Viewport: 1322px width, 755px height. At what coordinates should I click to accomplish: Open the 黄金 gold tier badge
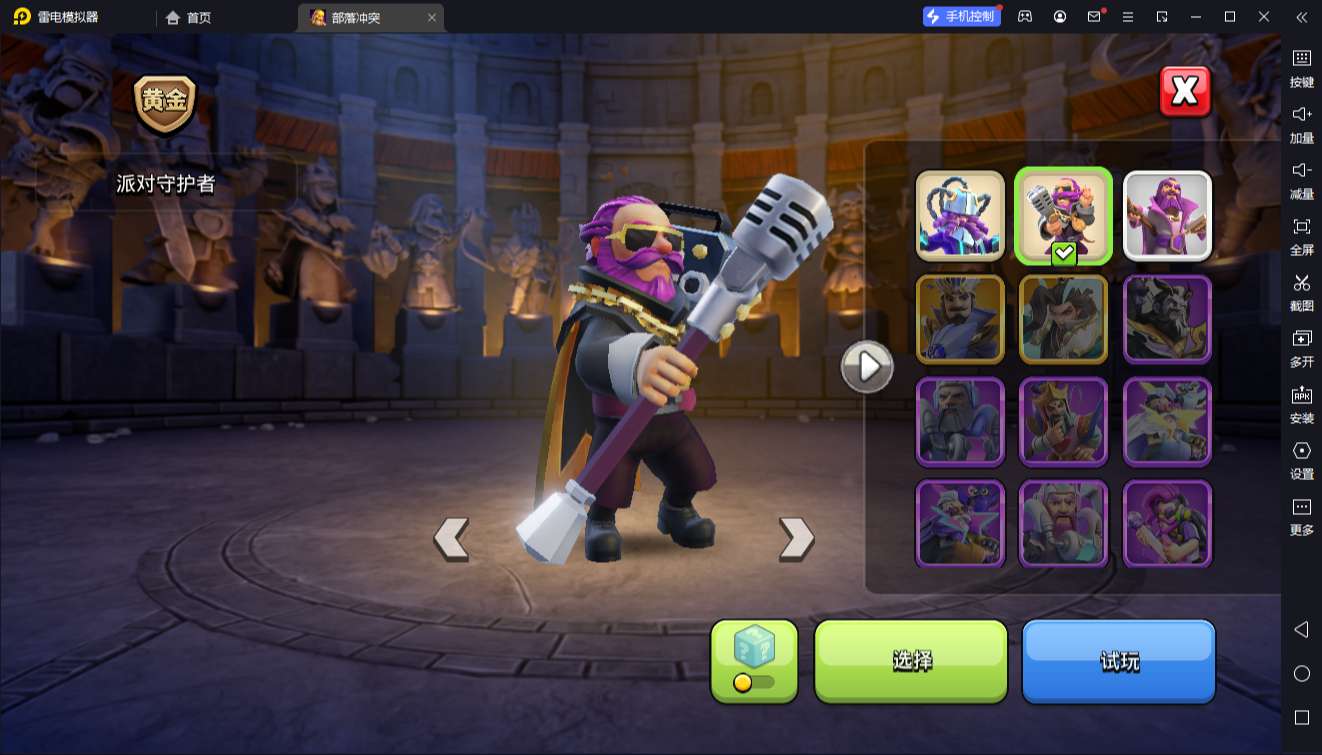165,104
